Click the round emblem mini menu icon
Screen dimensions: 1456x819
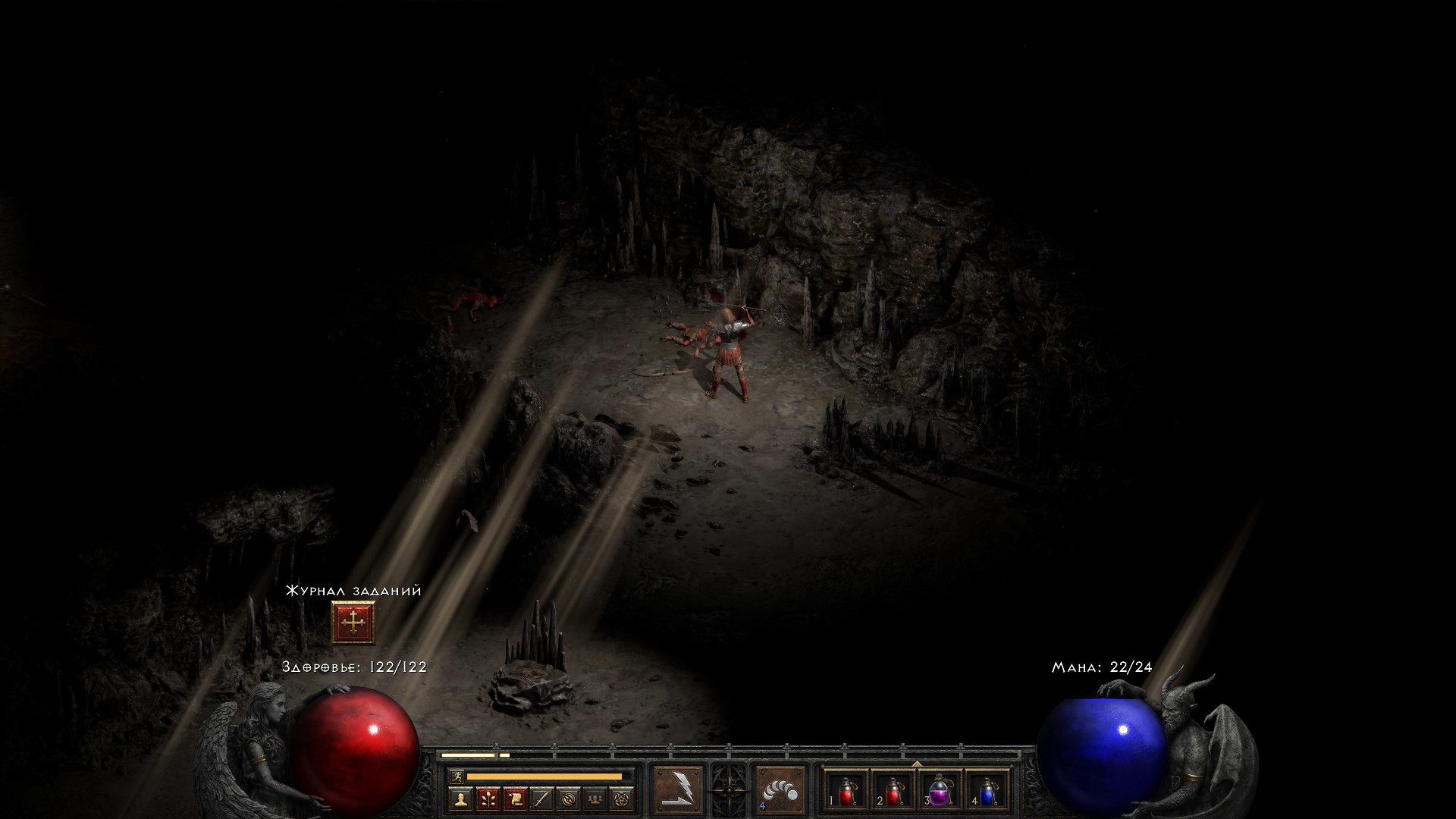569,799
